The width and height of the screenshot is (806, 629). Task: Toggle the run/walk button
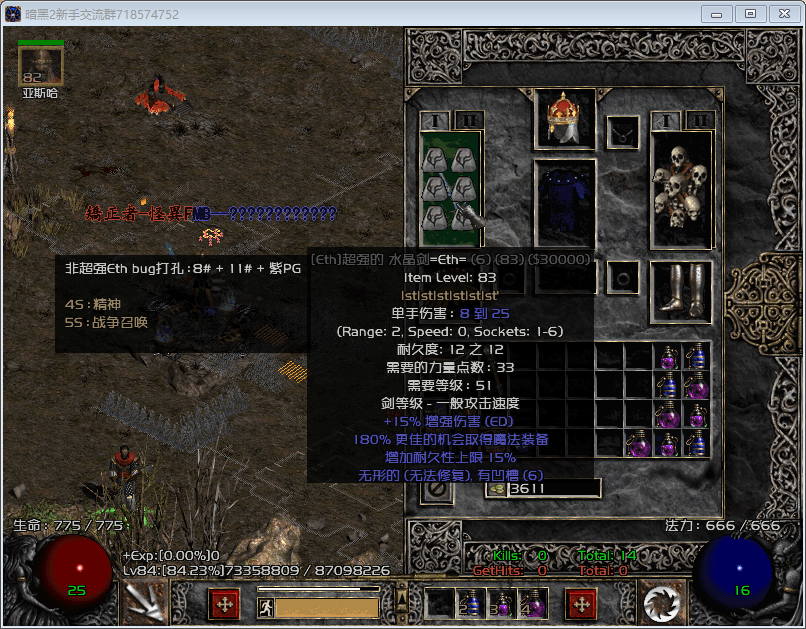point(265,607)
